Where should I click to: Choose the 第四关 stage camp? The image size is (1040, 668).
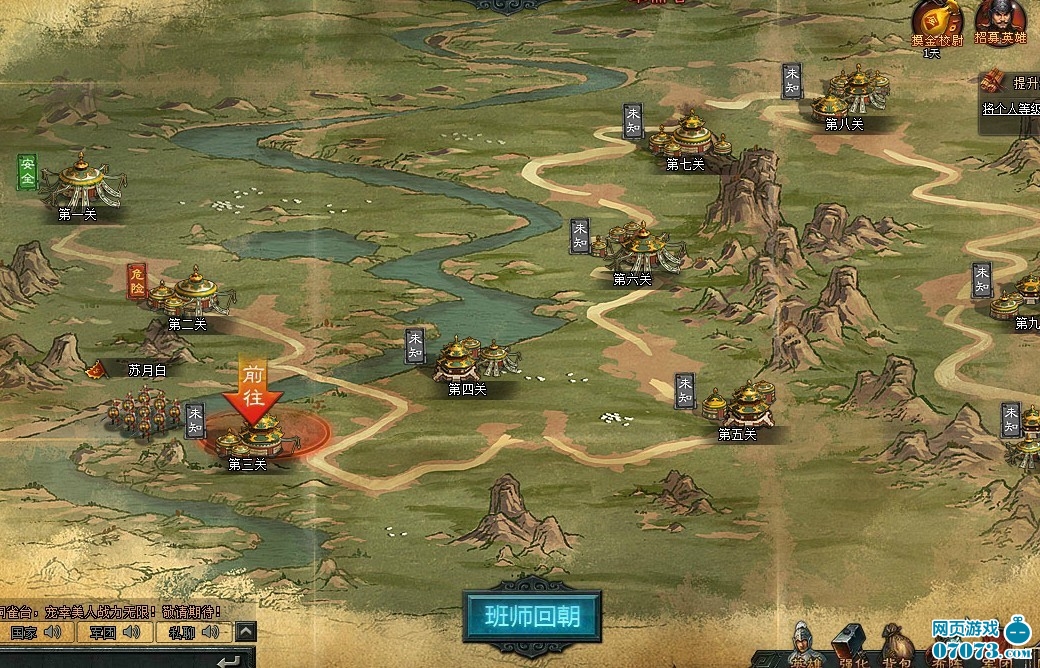468,359
